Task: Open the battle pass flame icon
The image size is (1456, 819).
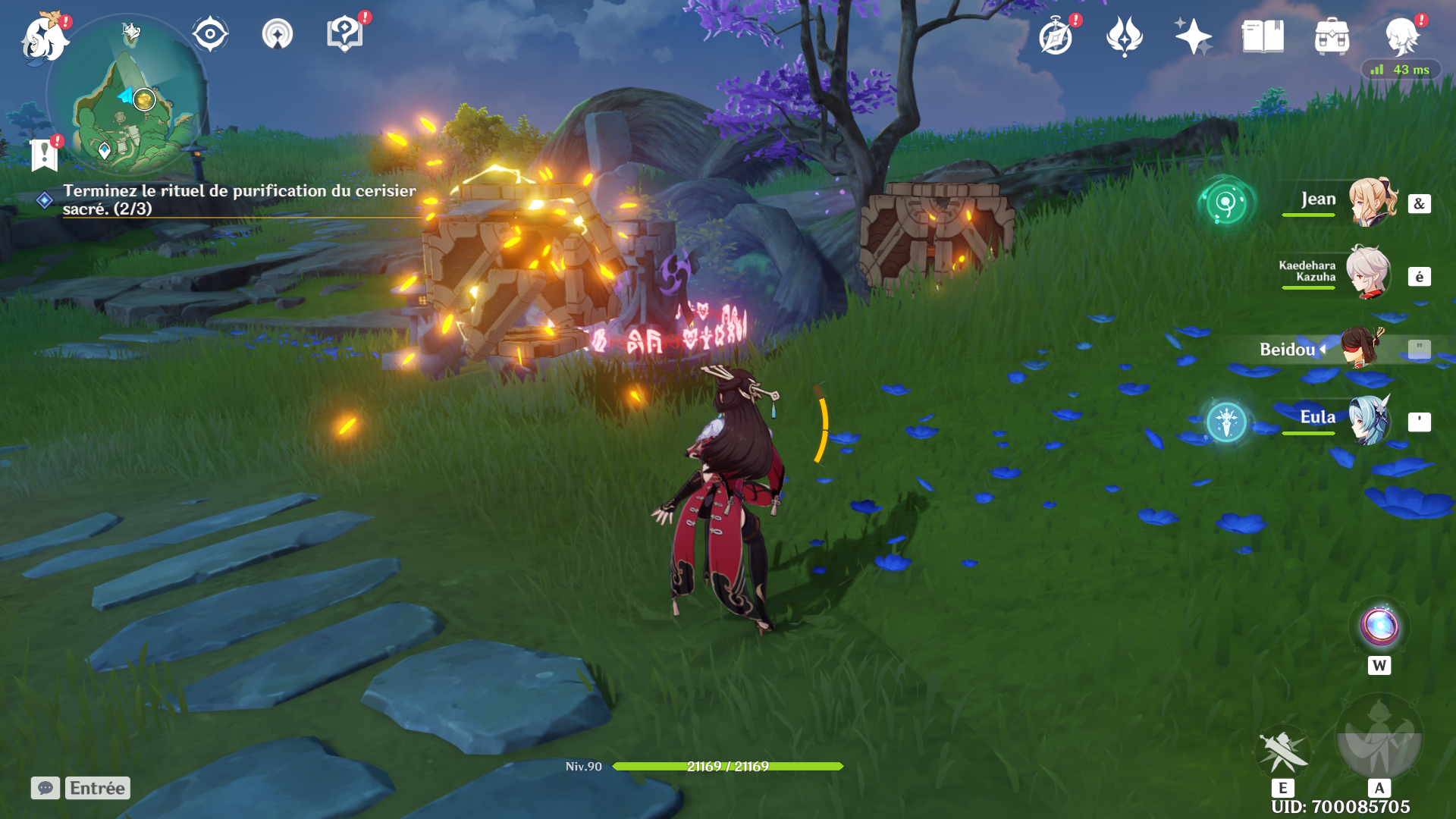Action: (x=1124, y=36)
